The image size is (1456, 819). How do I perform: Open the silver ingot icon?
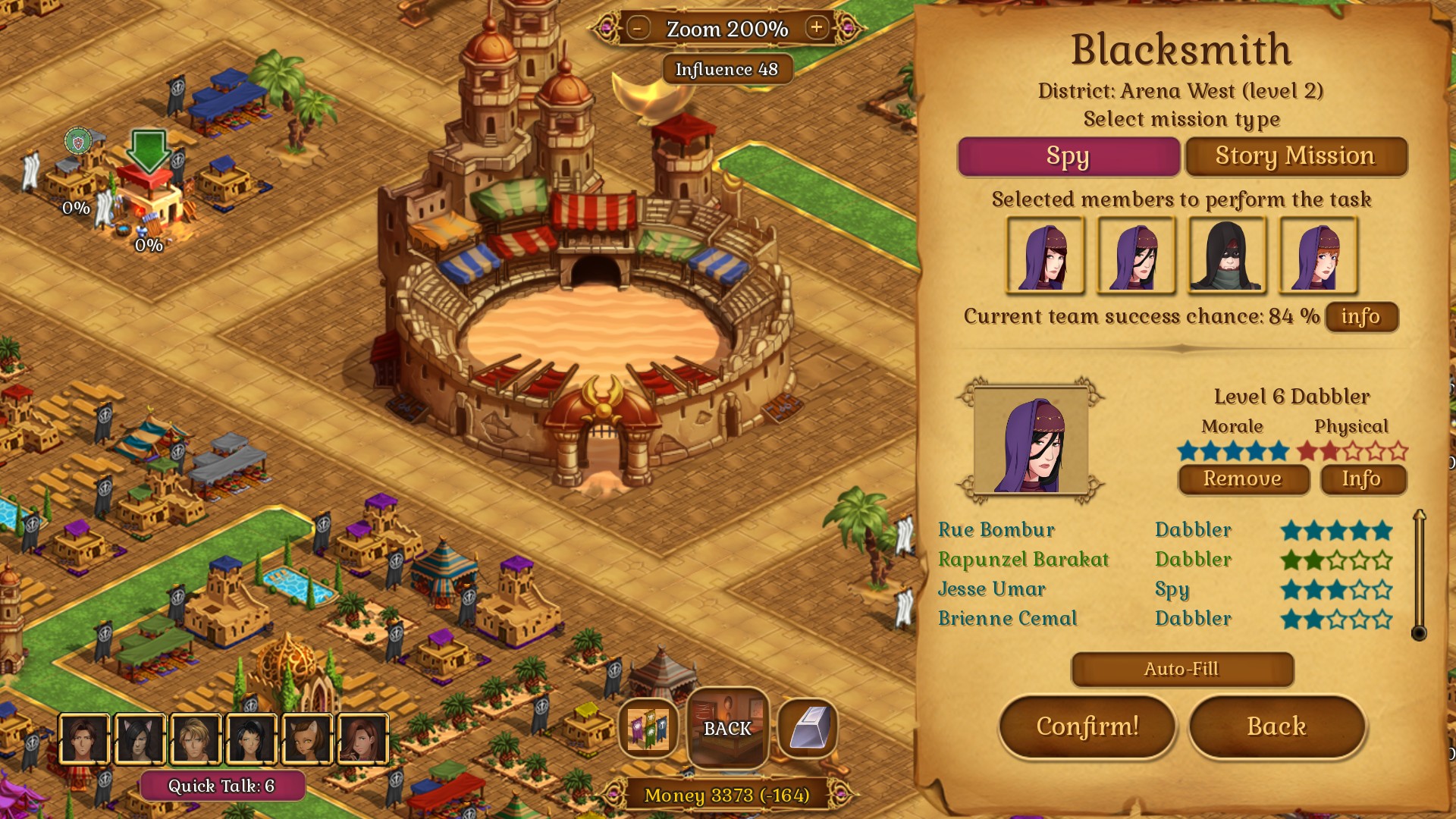(x=808, y=730)
